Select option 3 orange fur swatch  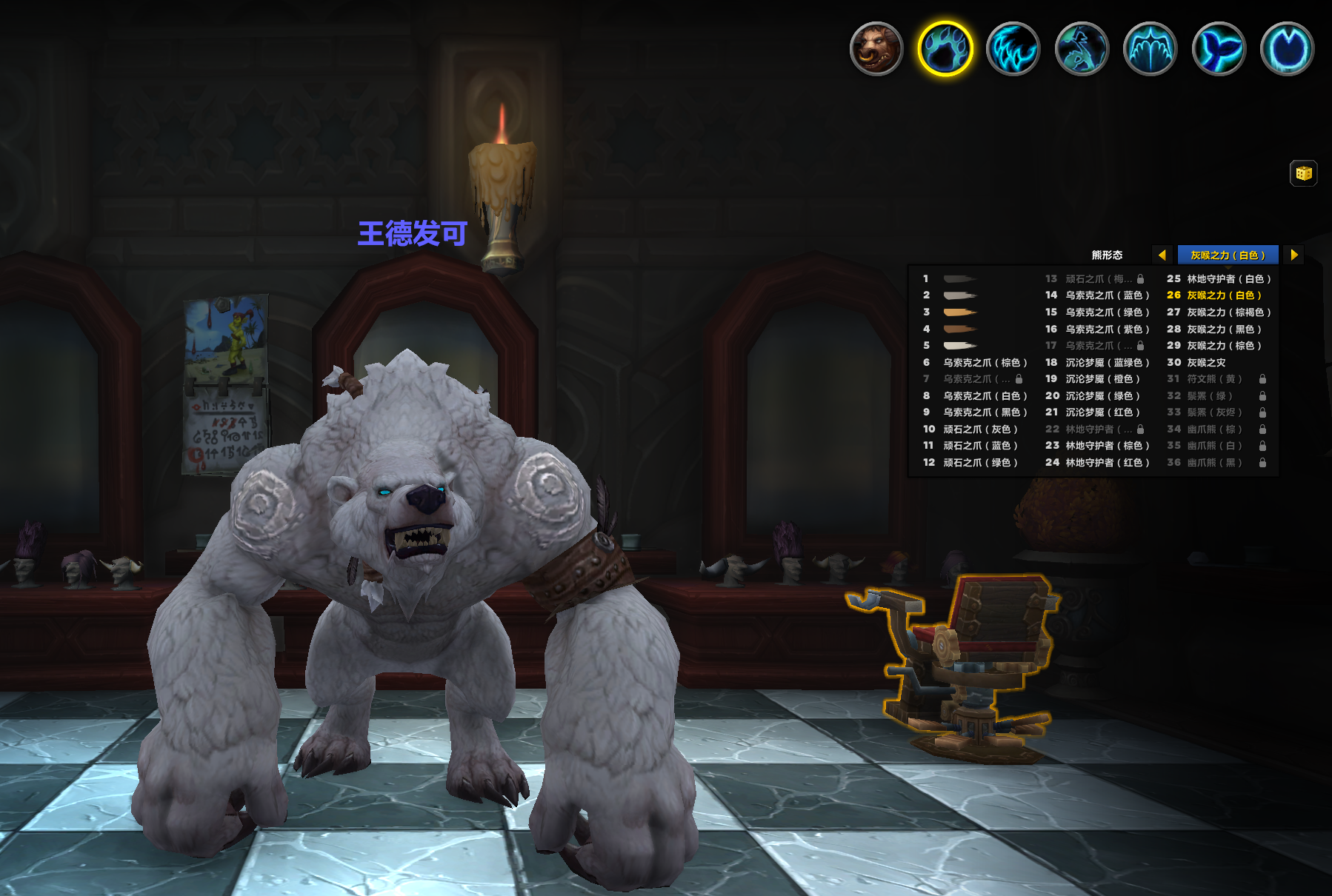(959, 312)
